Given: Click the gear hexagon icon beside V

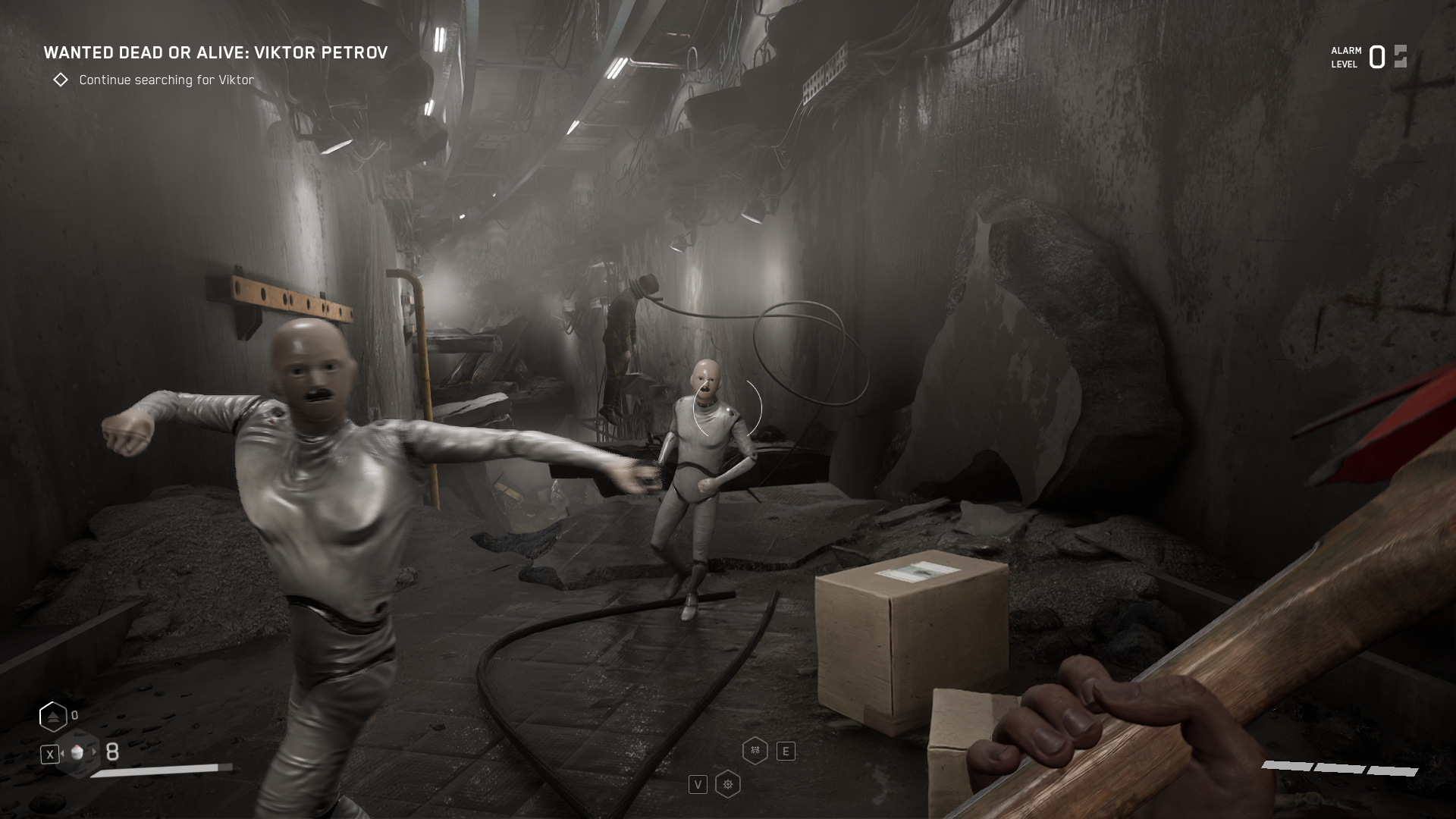Looking at the screenshot, I should click(728, 786).
